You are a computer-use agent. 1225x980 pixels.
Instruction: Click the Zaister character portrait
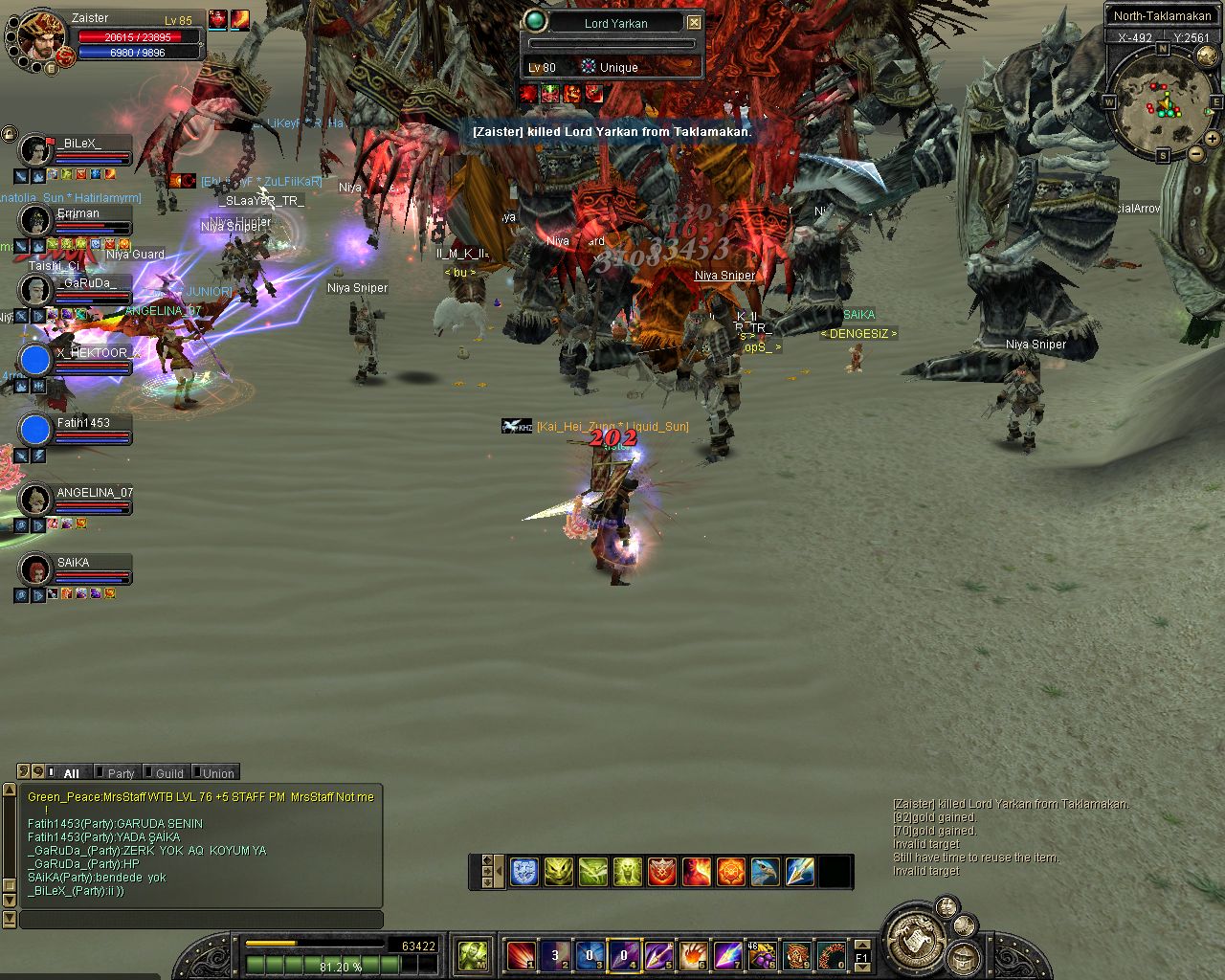(40, 35)
